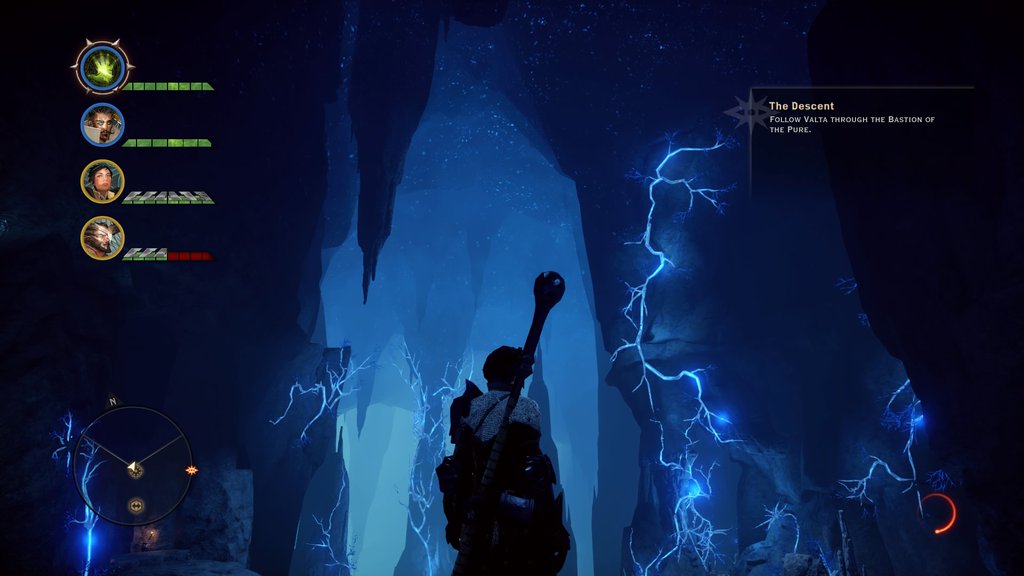The height and width of the screenshot is (576, 1024).
Task: Click the circular minimap radar
Action: pos(133,465)
